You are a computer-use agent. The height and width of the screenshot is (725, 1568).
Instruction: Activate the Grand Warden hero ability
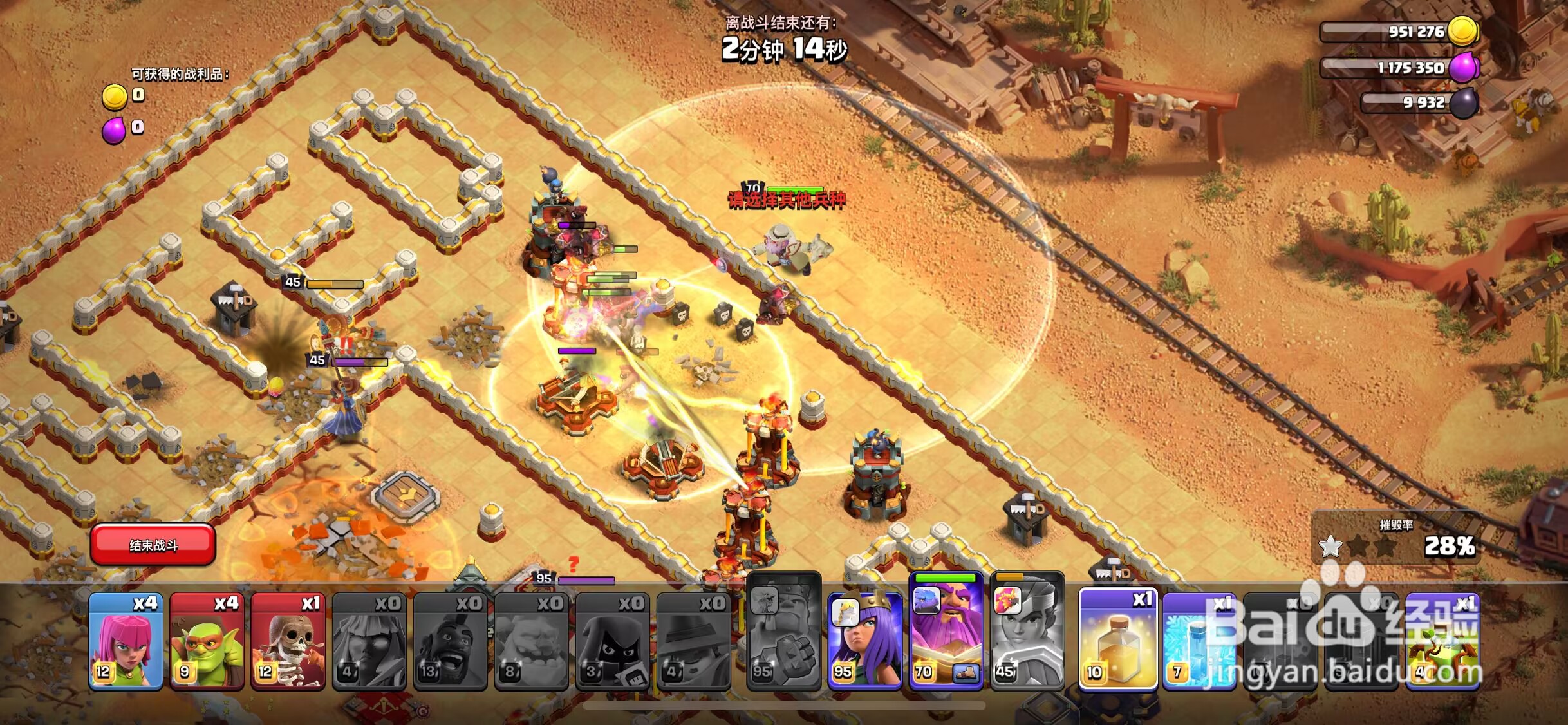946,634
